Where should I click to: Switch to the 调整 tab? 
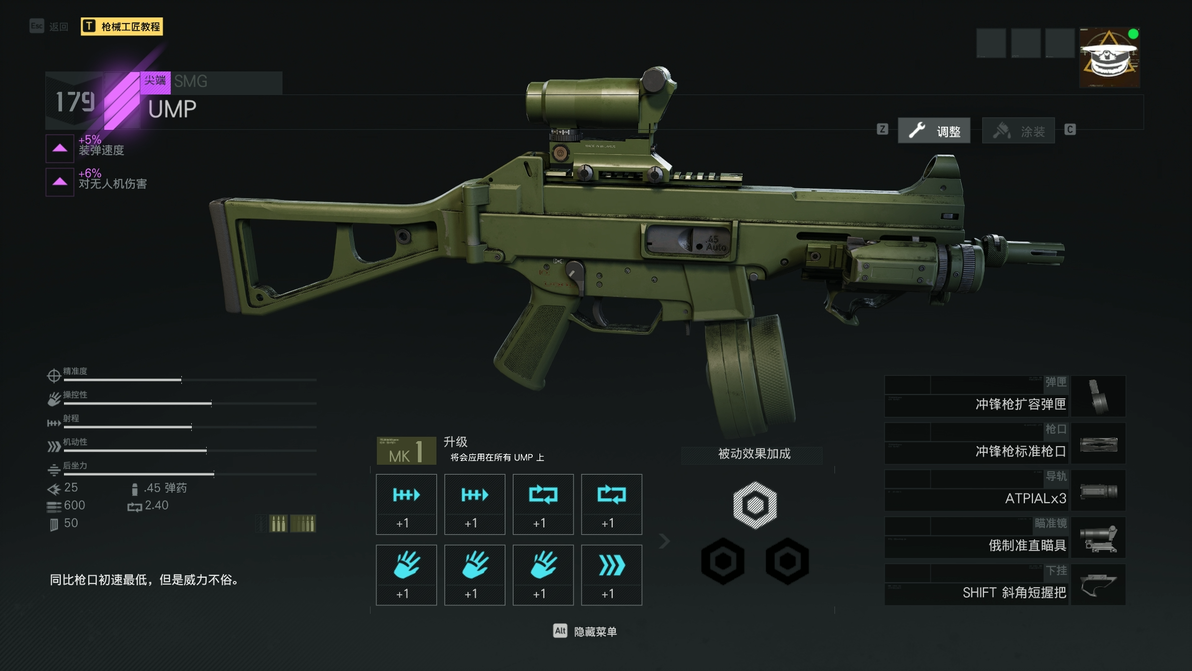tap(934, 131)
